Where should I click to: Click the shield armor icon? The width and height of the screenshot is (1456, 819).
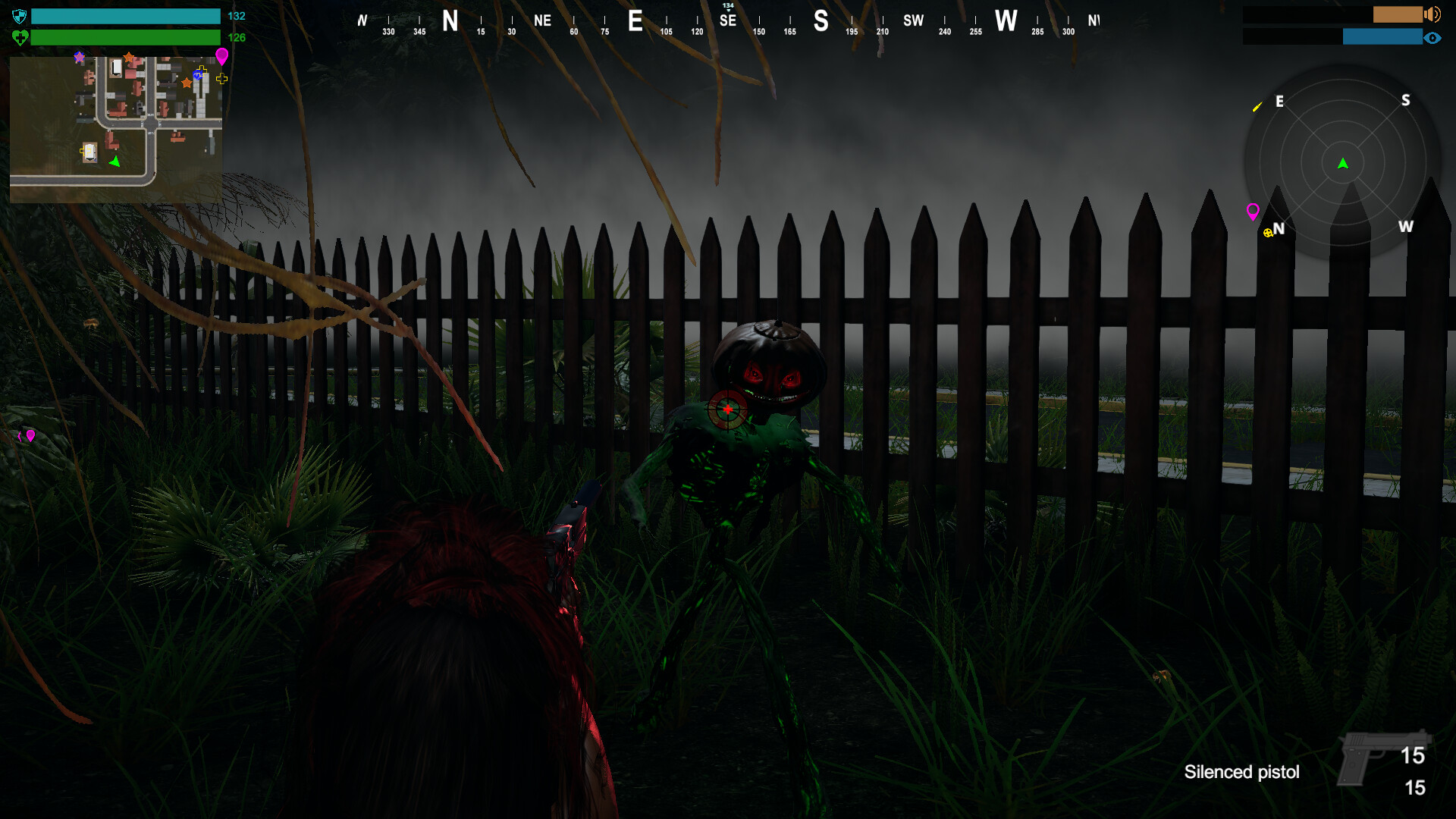19,15
